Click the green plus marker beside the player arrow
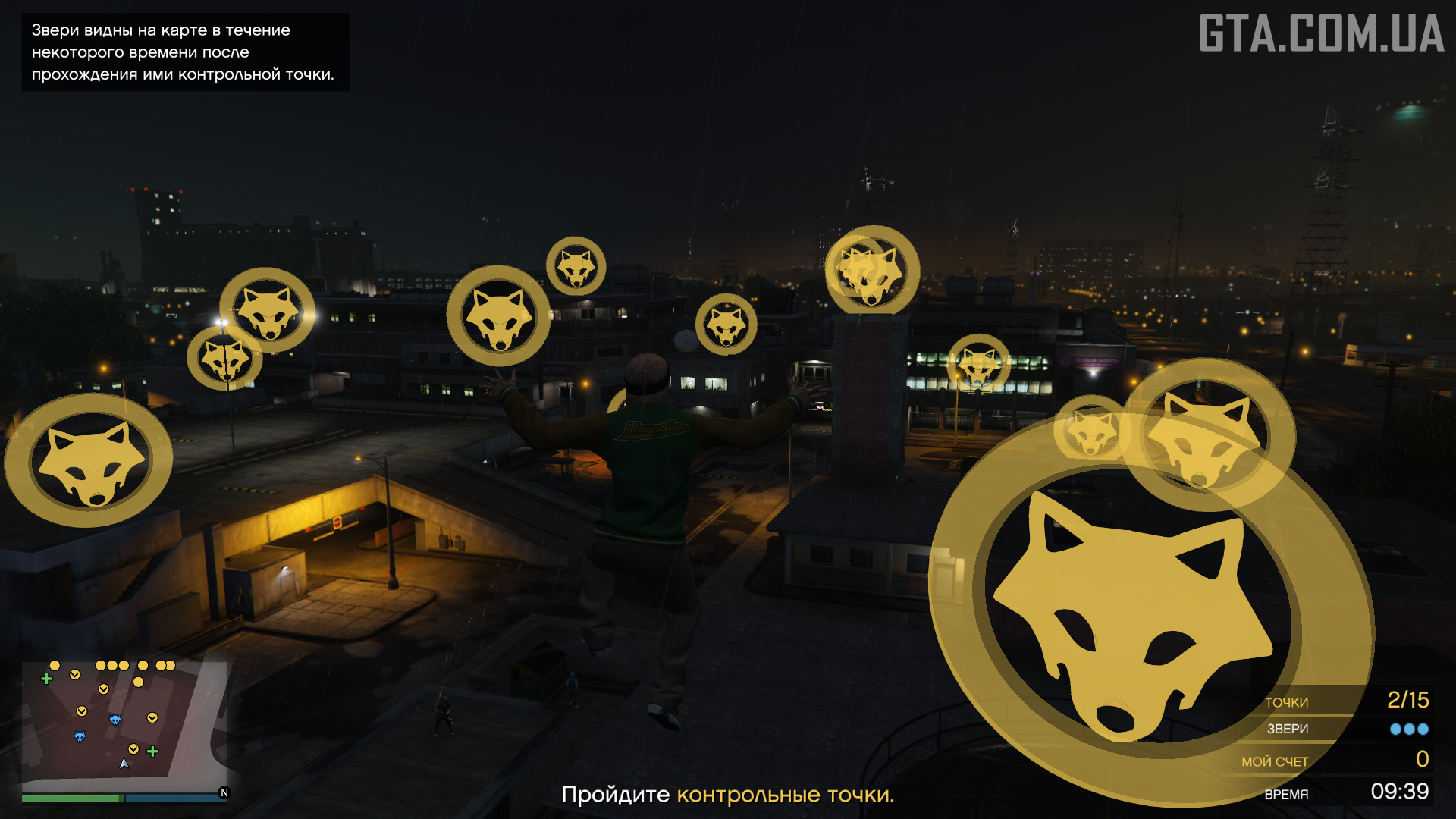 [152, 752]
